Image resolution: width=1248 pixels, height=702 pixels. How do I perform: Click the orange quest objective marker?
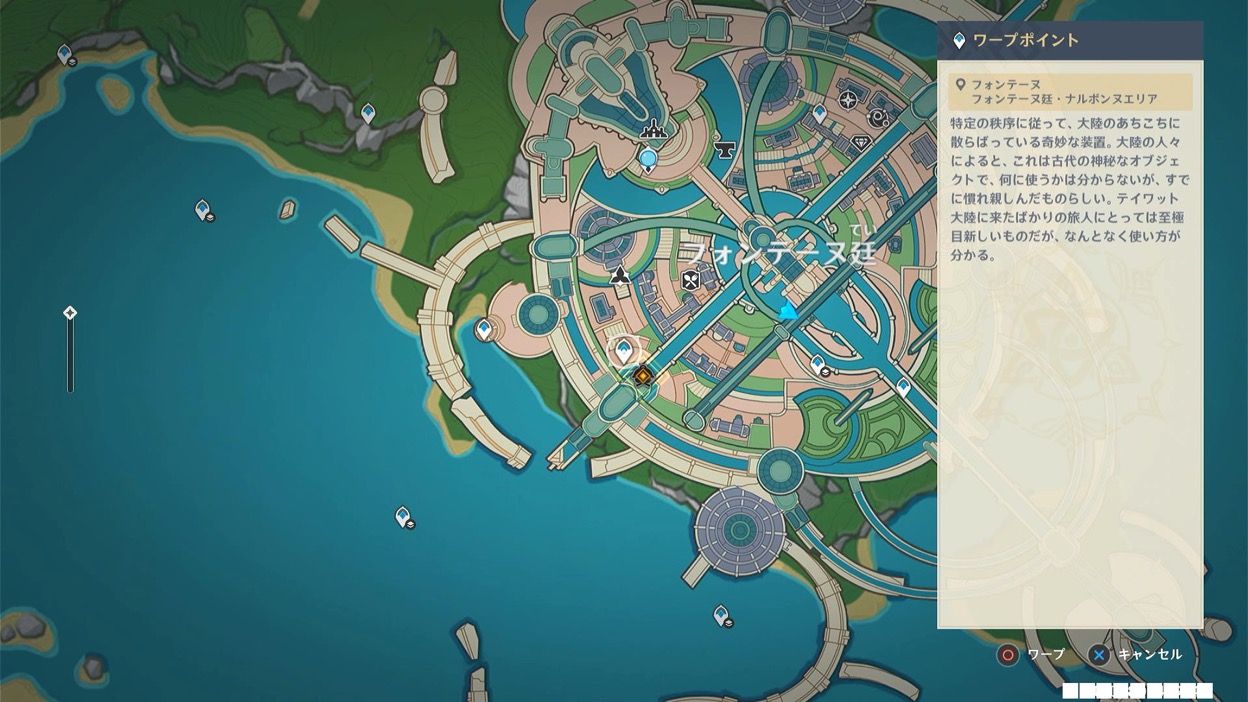pyautogui.click(x=643, y=376)
